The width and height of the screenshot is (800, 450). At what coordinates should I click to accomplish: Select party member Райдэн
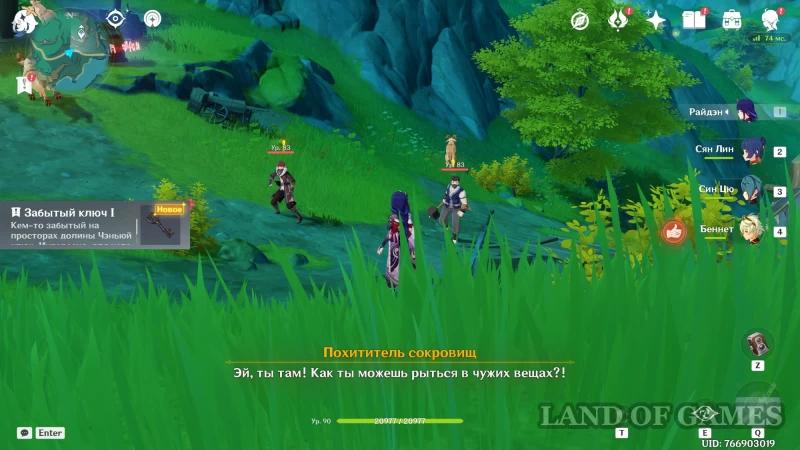(x=745, y=111)
